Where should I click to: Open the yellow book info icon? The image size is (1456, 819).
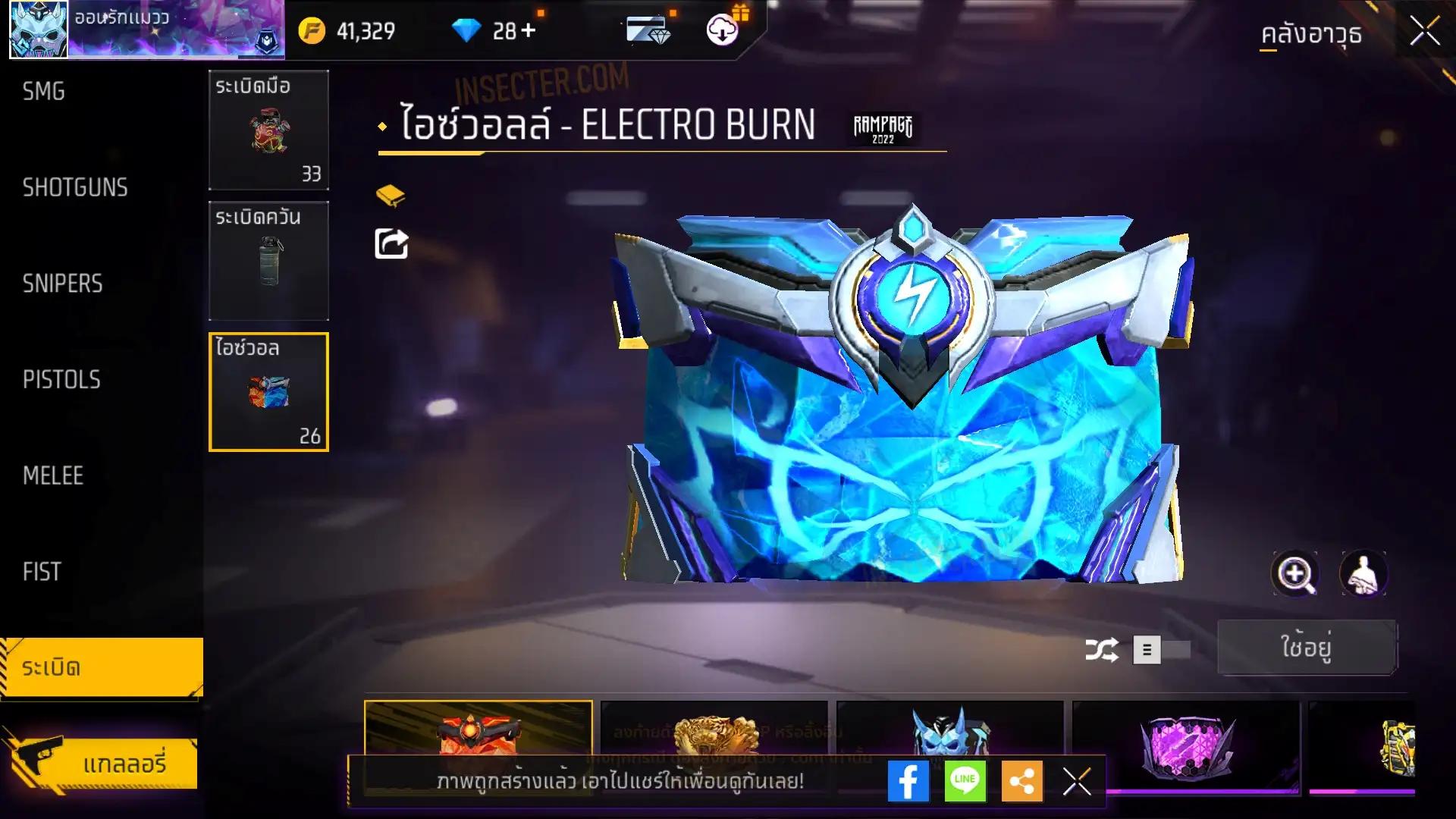[391, 196]
